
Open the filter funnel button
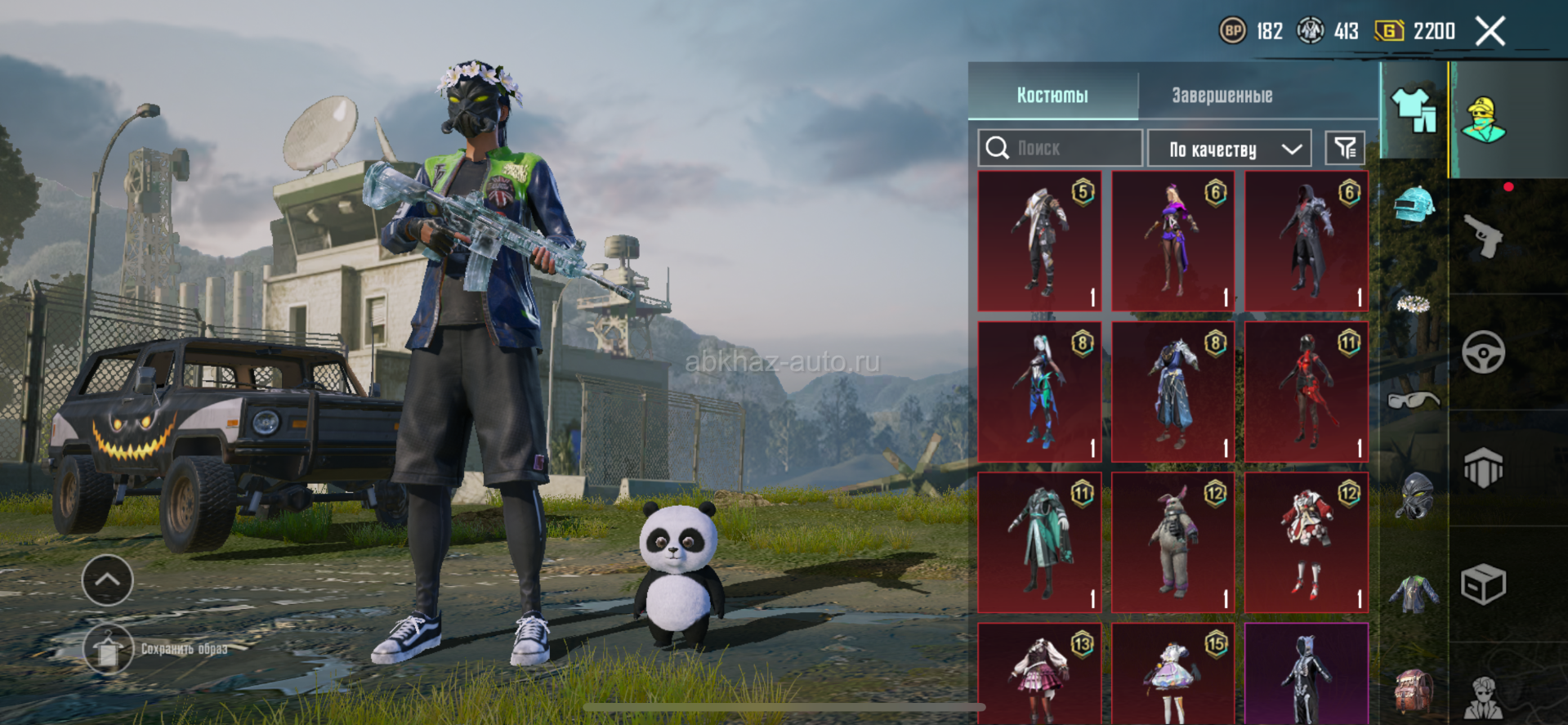(x=1345, y=148)
